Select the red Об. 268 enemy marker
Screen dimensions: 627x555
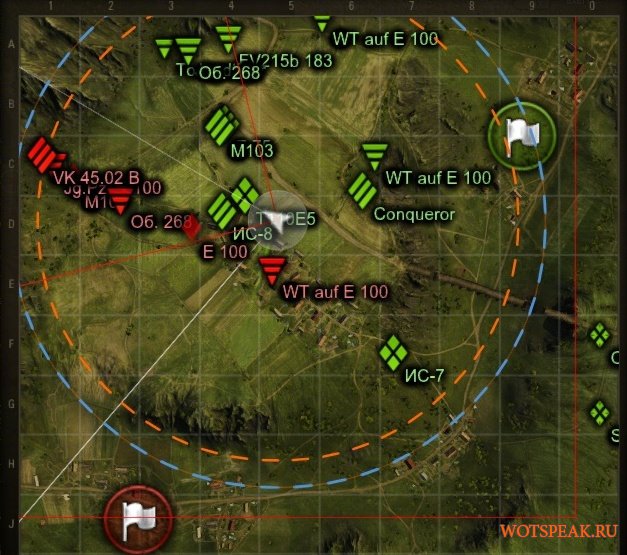click(x=121, y=200)
